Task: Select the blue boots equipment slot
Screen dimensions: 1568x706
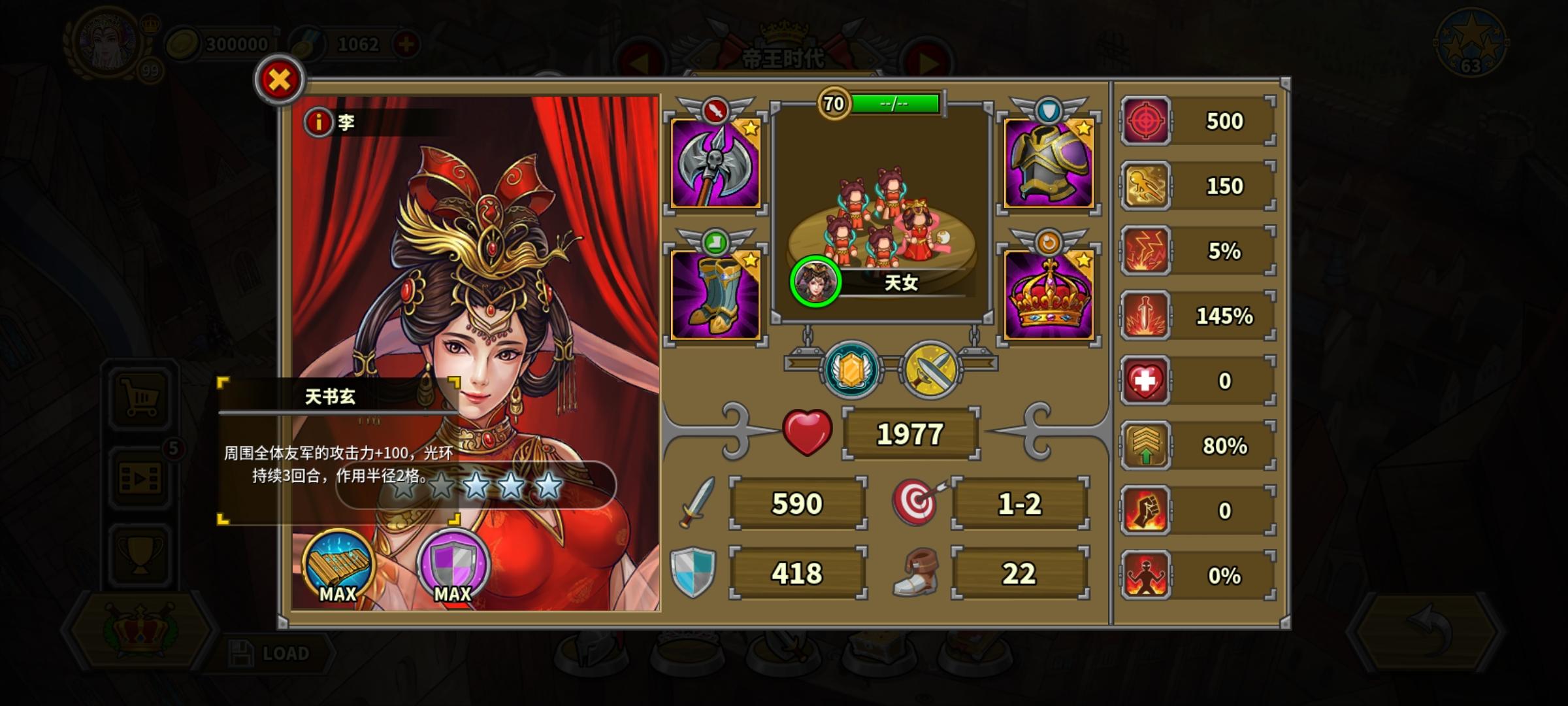Action: [x=715, y=294]
